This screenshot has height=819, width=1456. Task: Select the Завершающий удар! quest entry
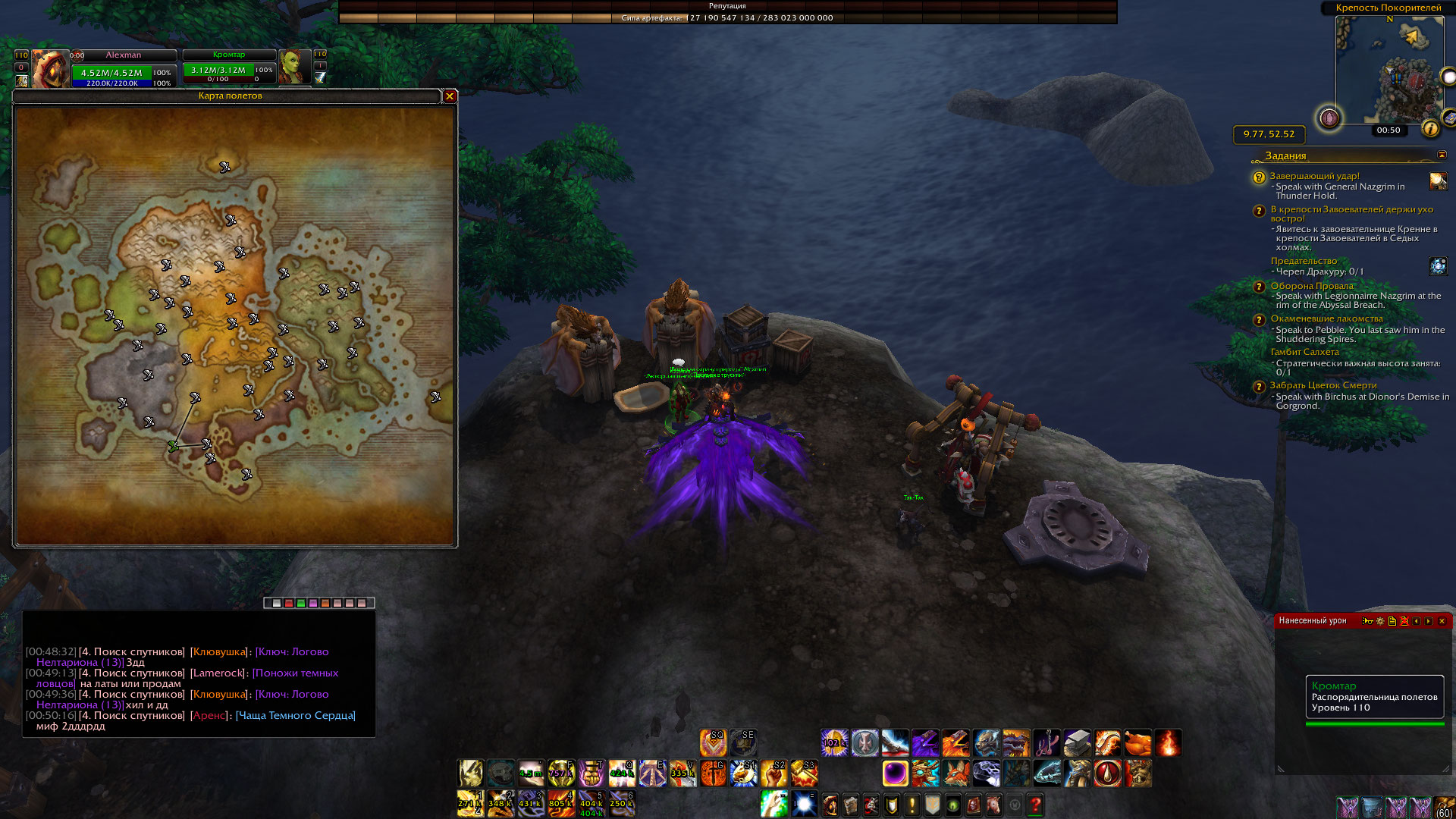1314,176
